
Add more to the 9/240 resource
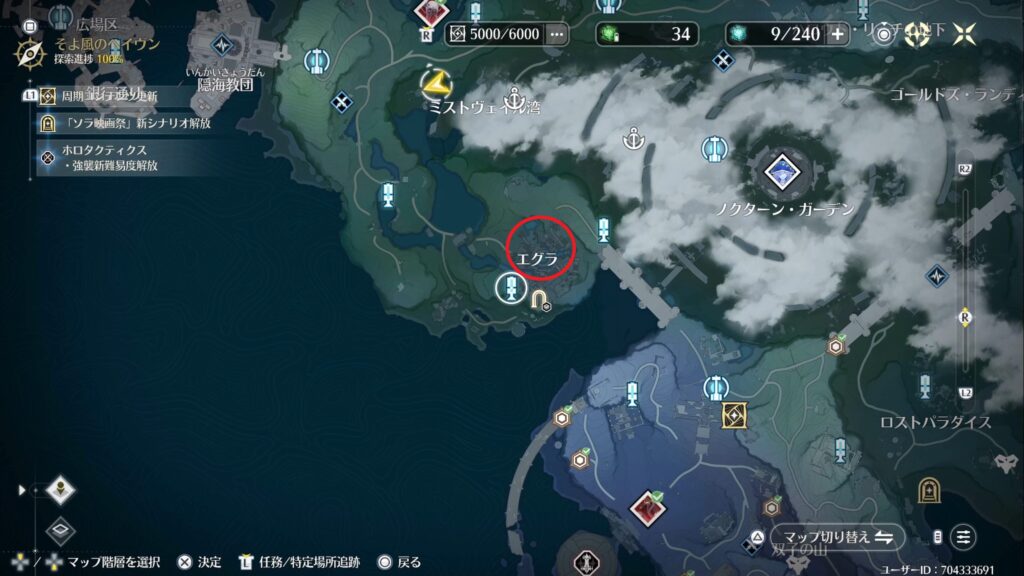tap(837, 34)
